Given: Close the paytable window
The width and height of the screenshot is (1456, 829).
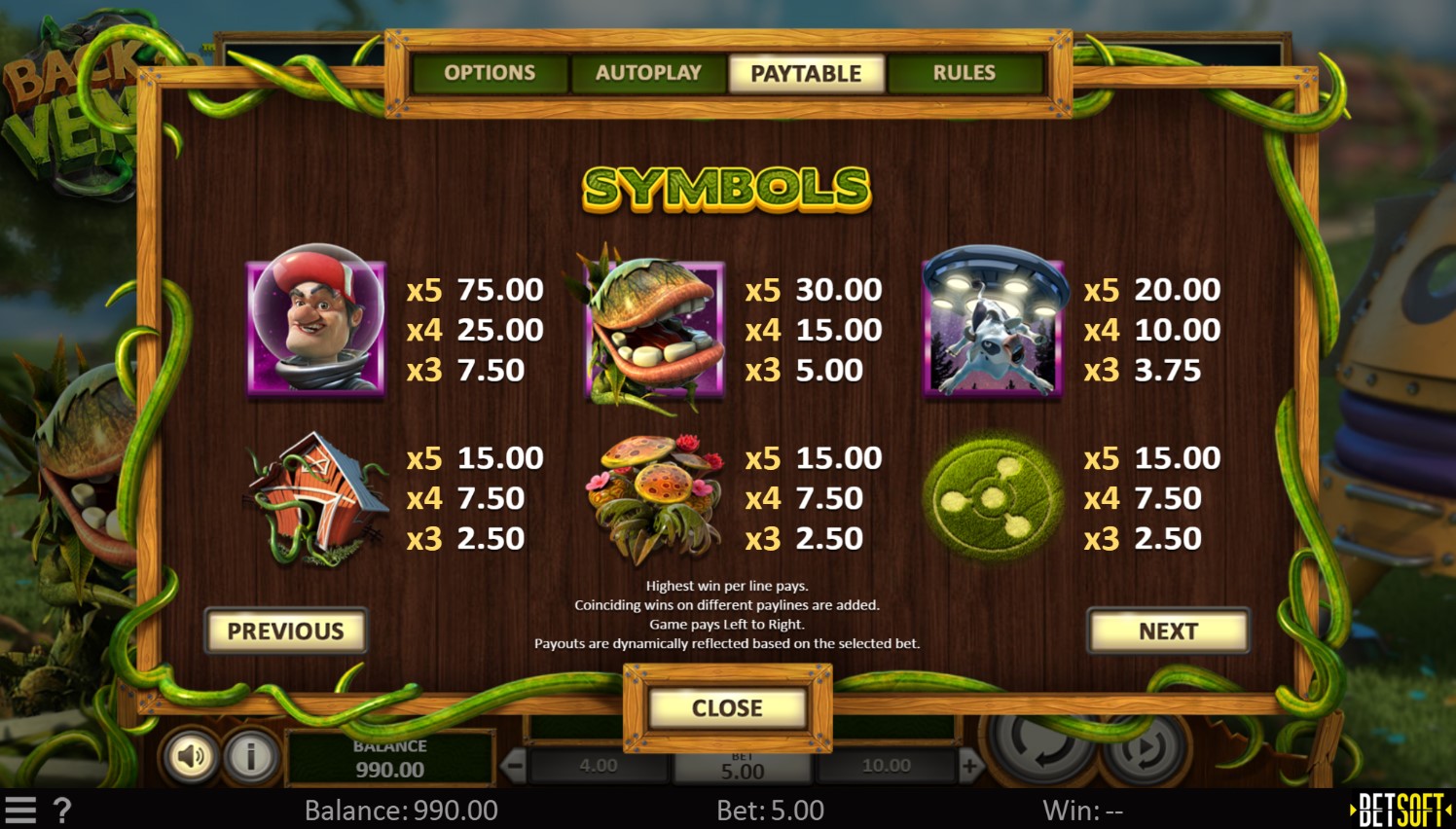Looking at the screenshot, I should click(727, 708).
